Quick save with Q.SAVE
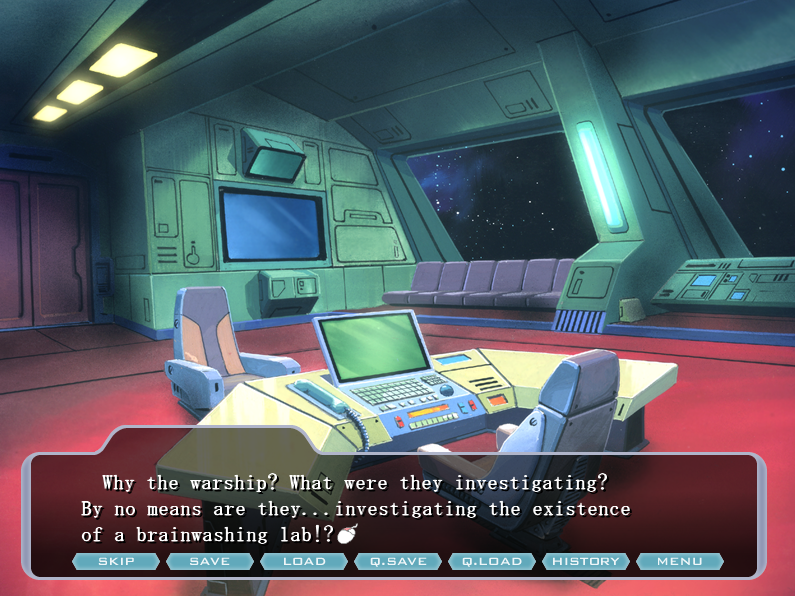The height and width of the screenshot is (596, 795). [398, 561]
